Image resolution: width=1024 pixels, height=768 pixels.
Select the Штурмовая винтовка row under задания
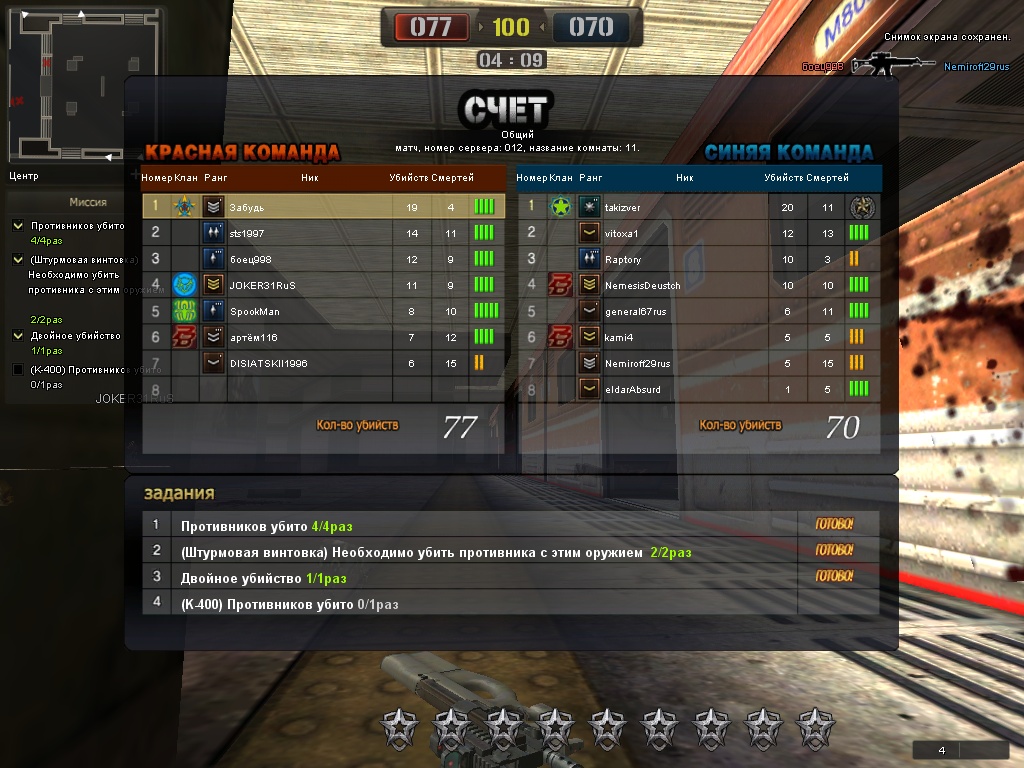click(470, 552)
